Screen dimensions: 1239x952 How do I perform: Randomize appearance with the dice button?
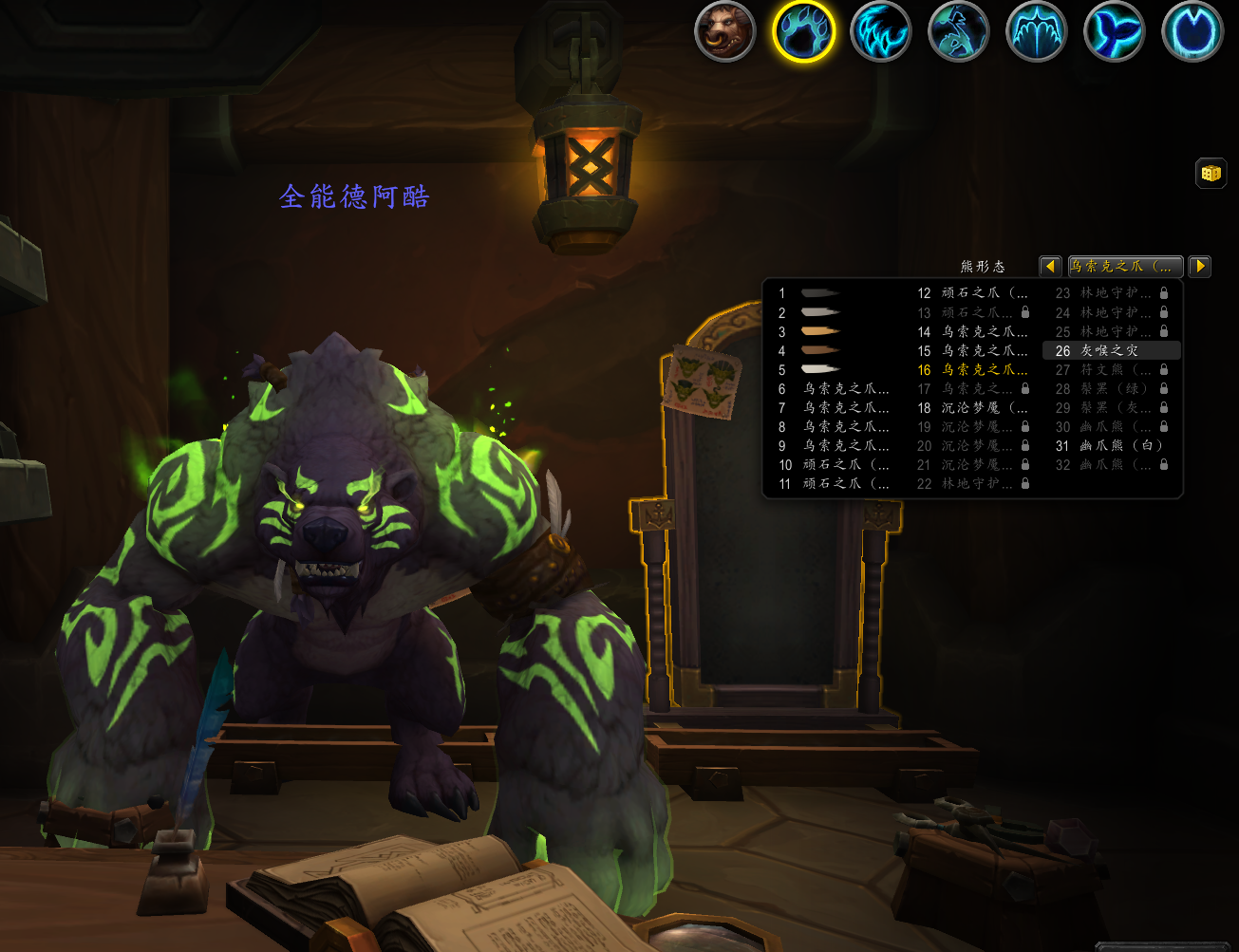coord(1211,174)
